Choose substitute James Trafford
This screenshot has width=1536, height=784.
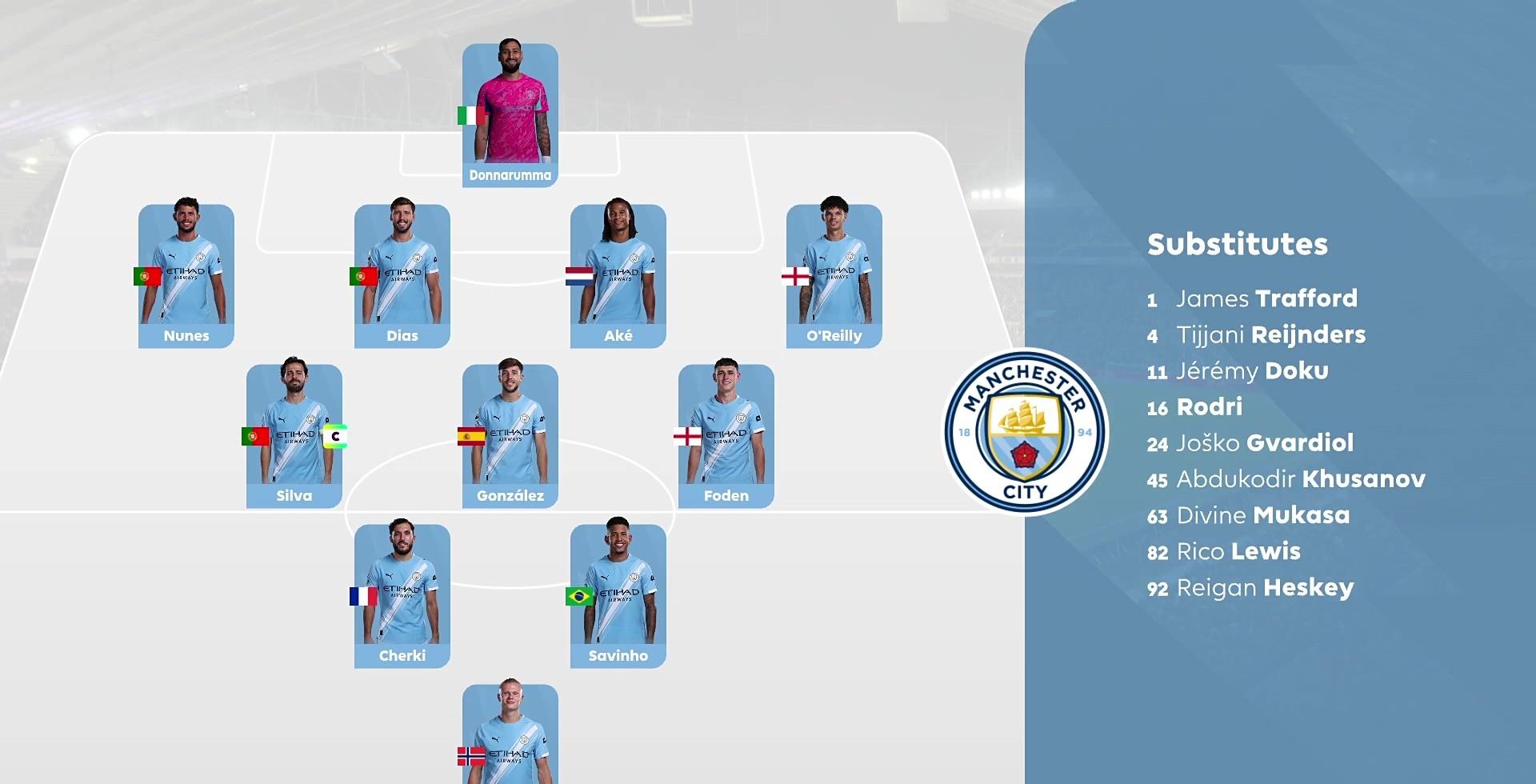1266,298
